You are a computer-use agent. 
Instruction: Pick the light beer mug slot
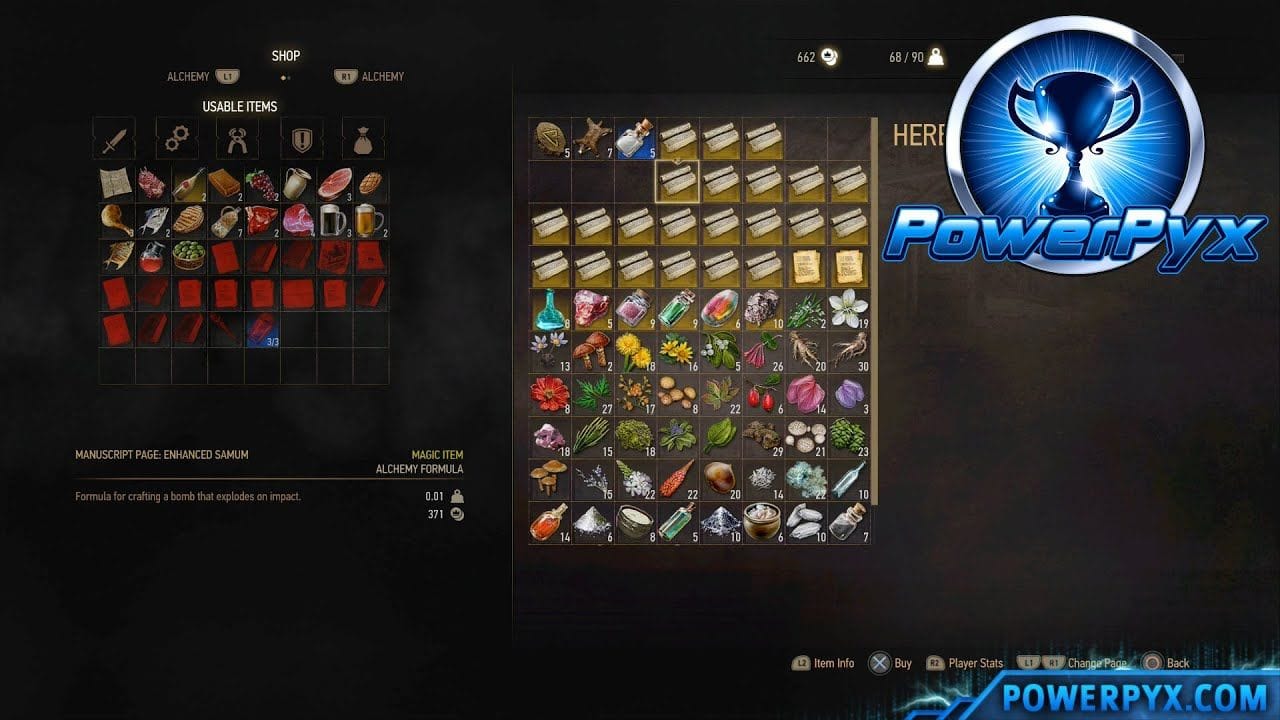369,220
